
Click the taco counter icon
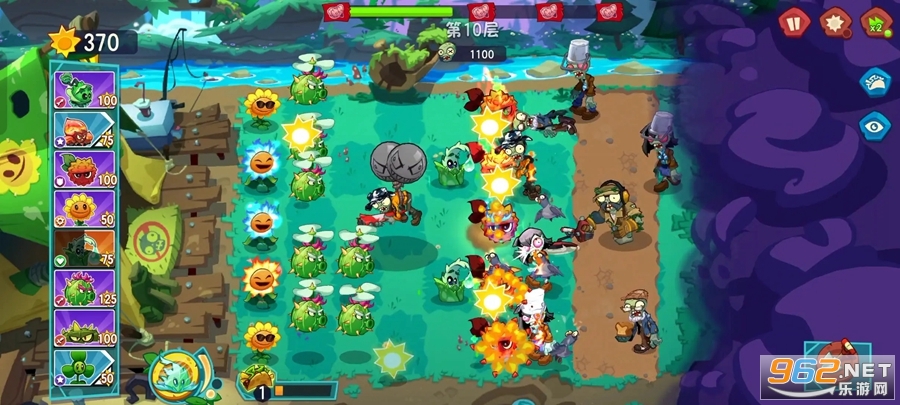tap(255, 385)
